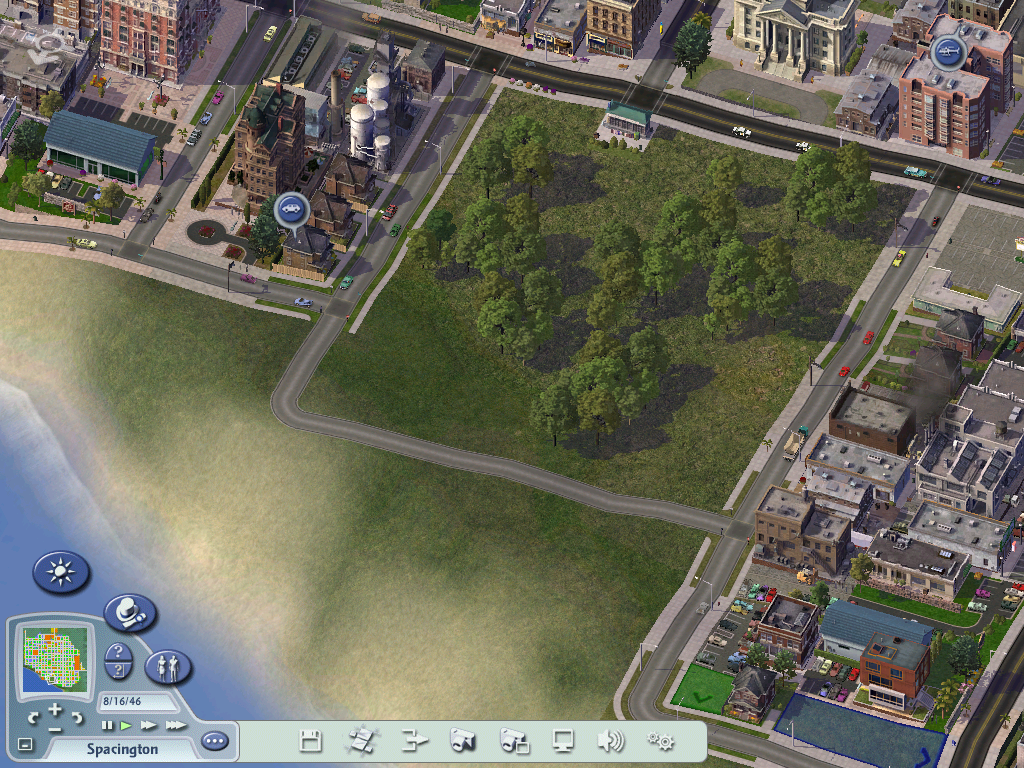Open display options with the monitor icon
Screen dimensions: 1024x768
[x=563, y=741]
